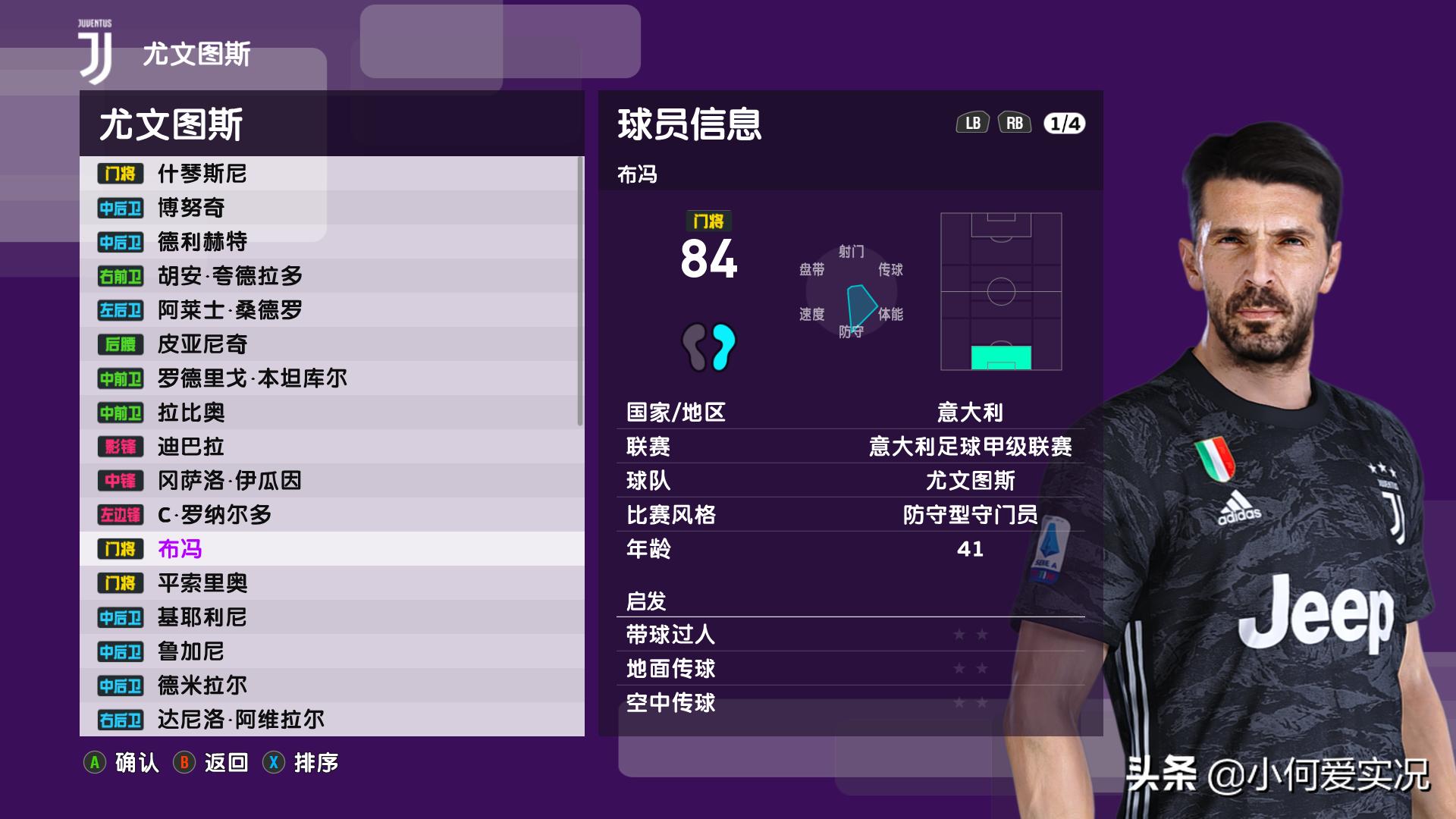The image size is (1456, 819).
Task: Select defensive midfielder 皮亚尼奇
Action: click(x=331, y=344)
